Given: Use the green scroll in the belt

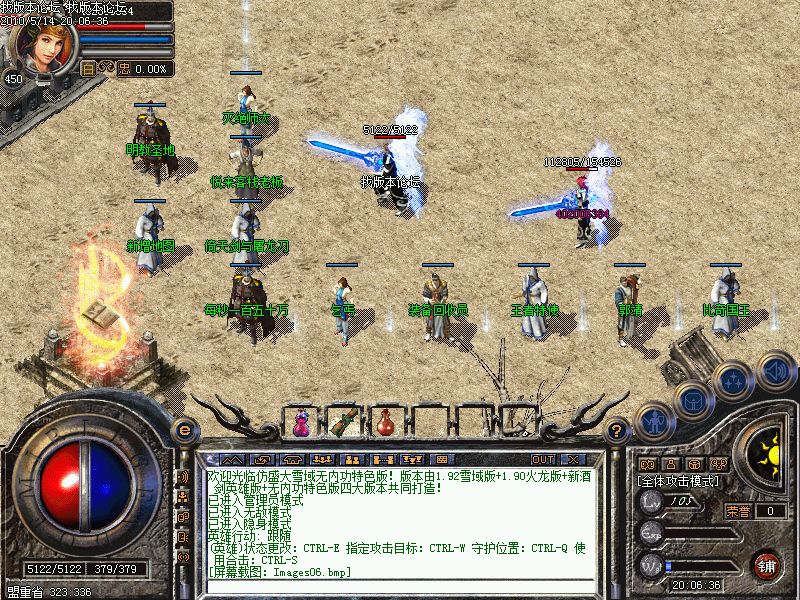Looking at the screenshot, I should tap(343, 423).
